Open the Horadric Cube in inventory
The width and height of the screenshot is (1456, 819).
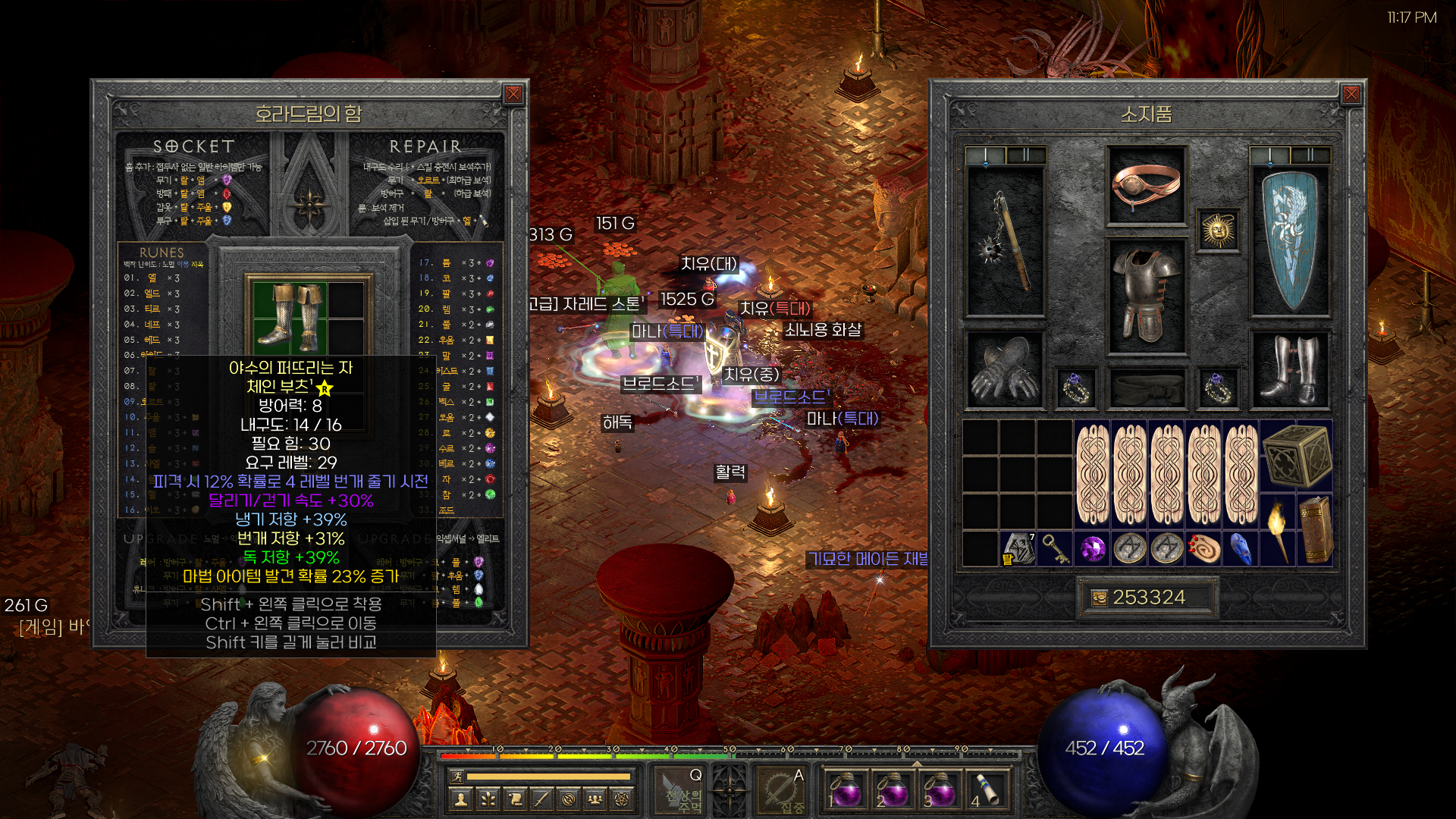pos(1296,457)
